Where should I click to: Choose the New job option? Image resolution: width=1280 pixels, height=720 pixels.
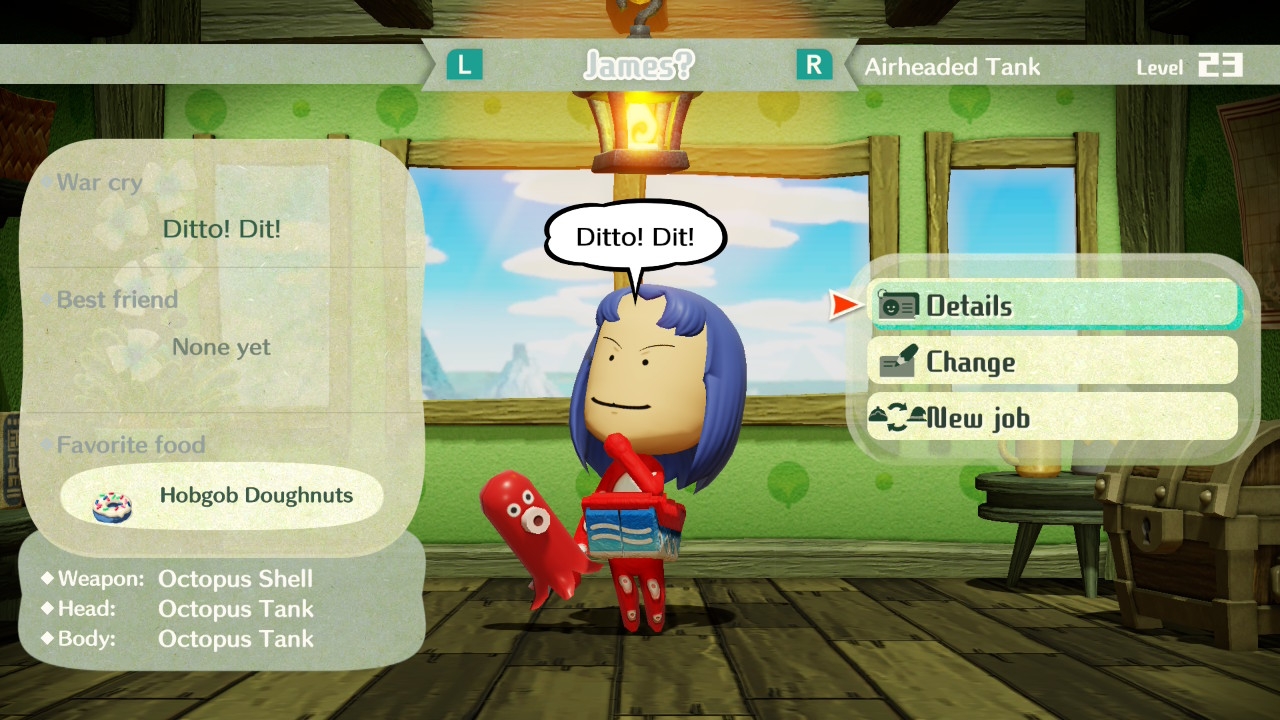[x=1053, y=417]
